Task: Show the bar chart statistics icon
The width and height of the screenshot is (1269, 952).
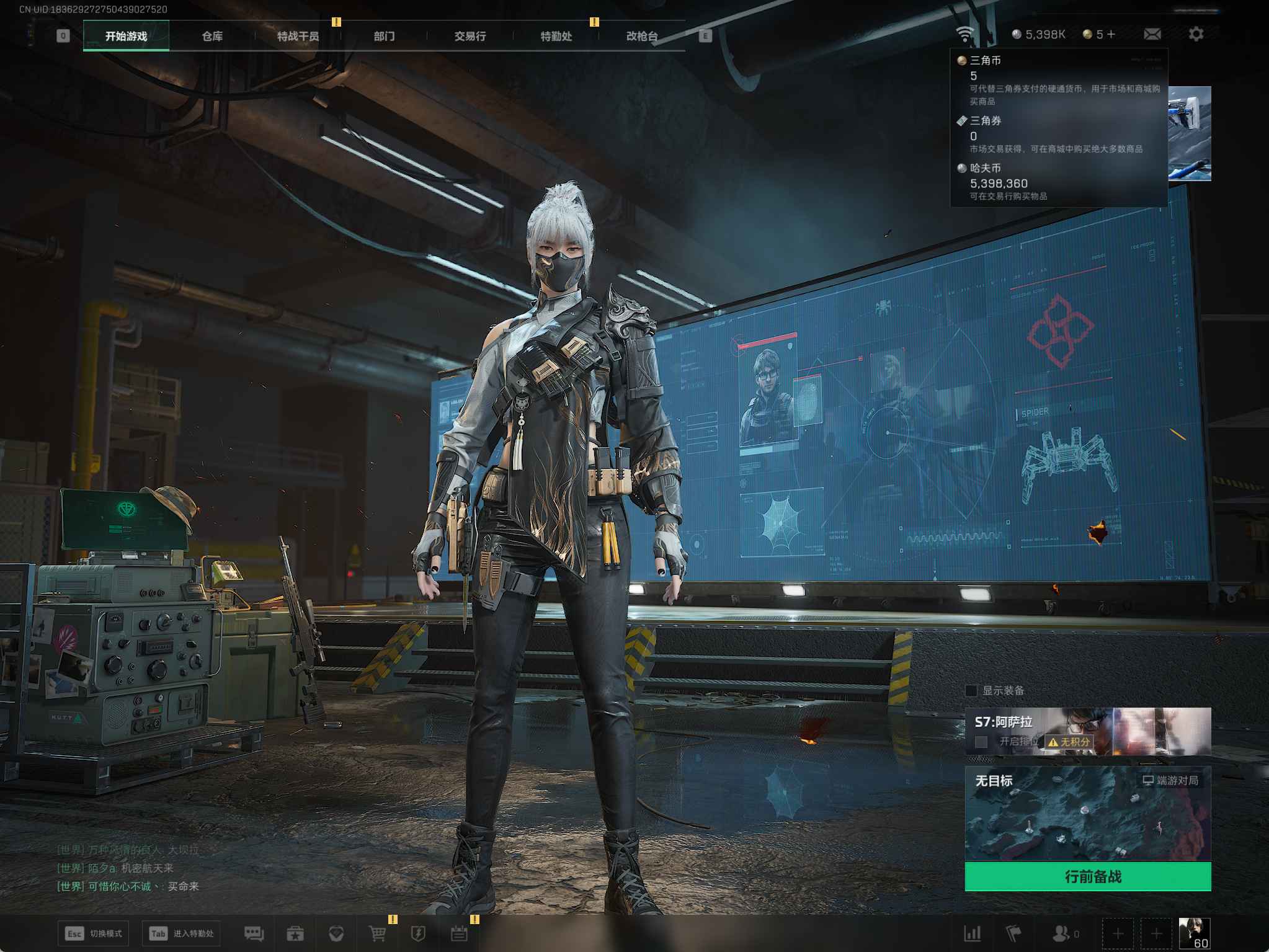Action: [972, 933]
